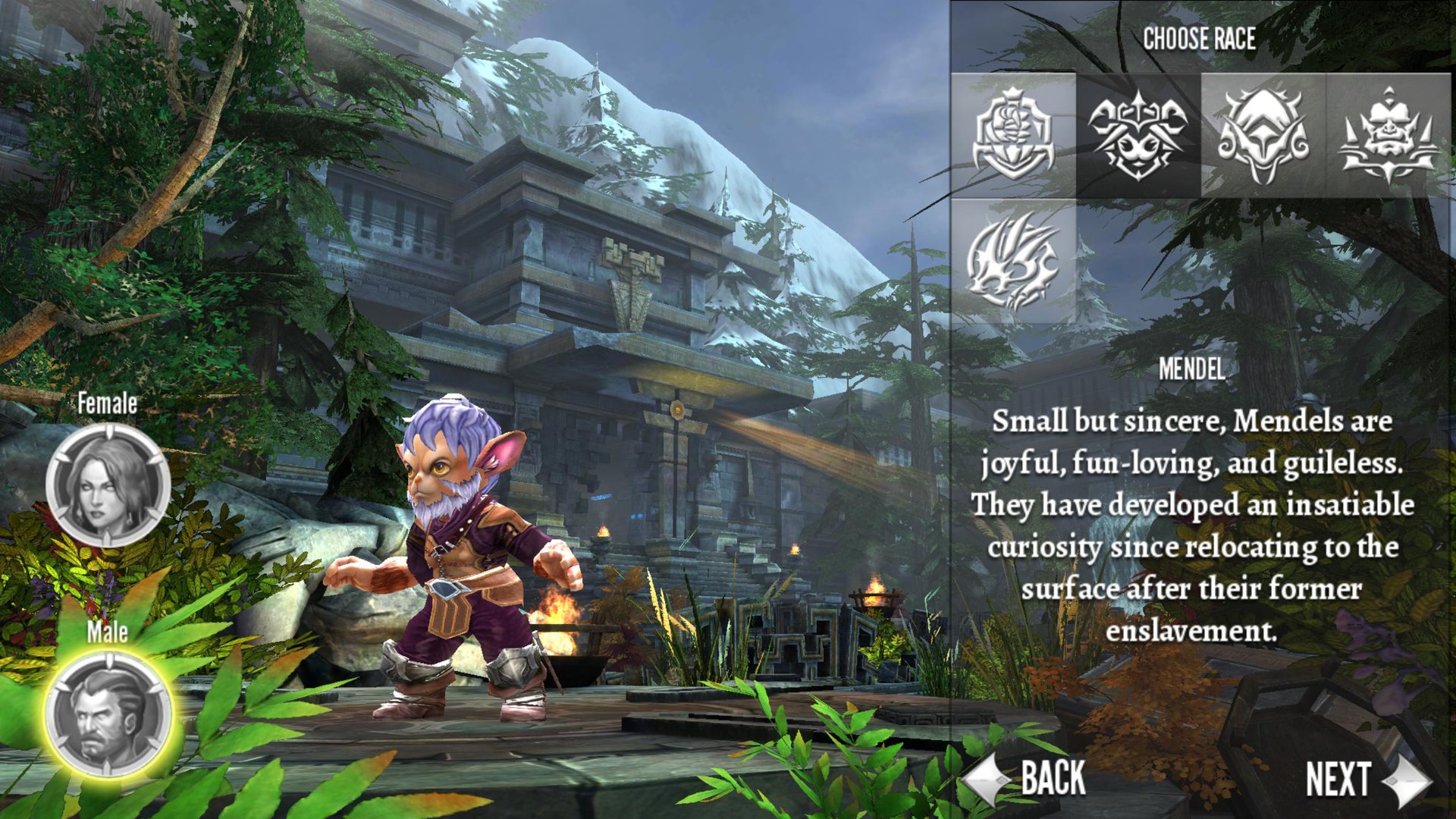Pick the shield crest race icon
The height and width of the screenshot is (819, 1456).
[x=1013, y=136]
